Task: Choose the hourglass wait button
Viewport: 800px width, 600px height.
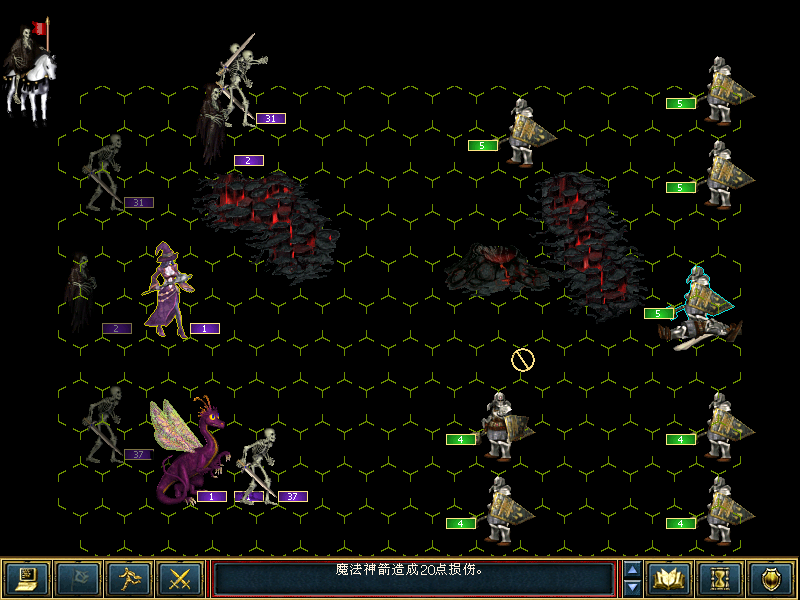Action: 721,578
